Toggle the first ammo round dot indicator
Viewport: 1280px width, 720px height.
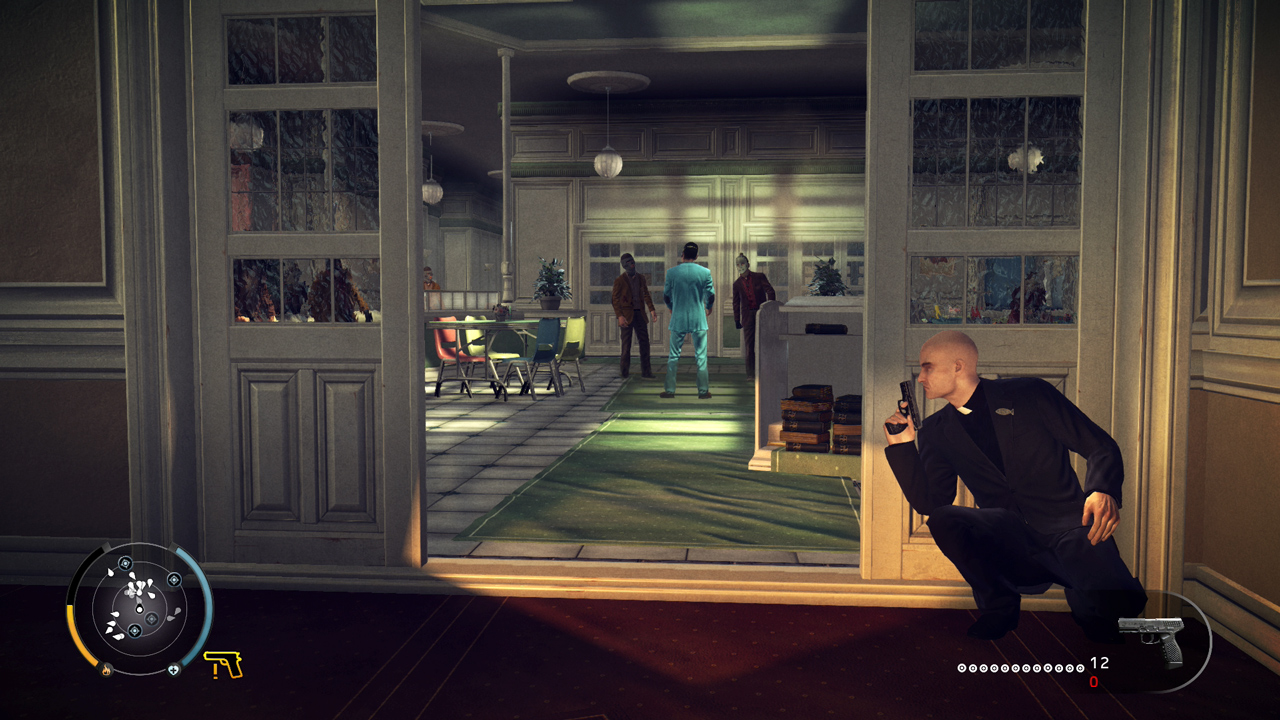pyautogui.click(x=961, y=668)
